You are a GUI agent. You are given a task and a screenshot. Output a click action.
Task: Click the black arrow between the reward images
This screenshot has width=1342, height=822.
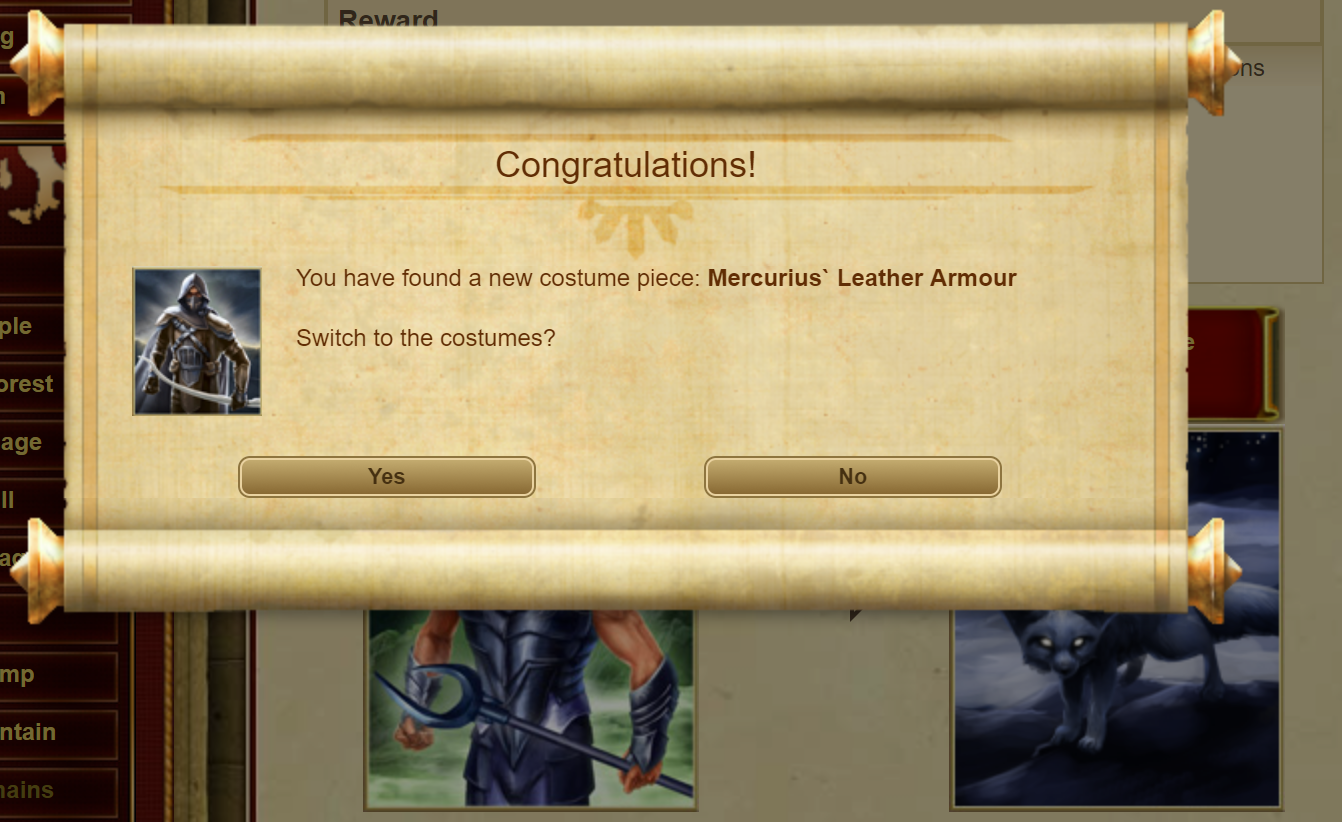(855, 617)
